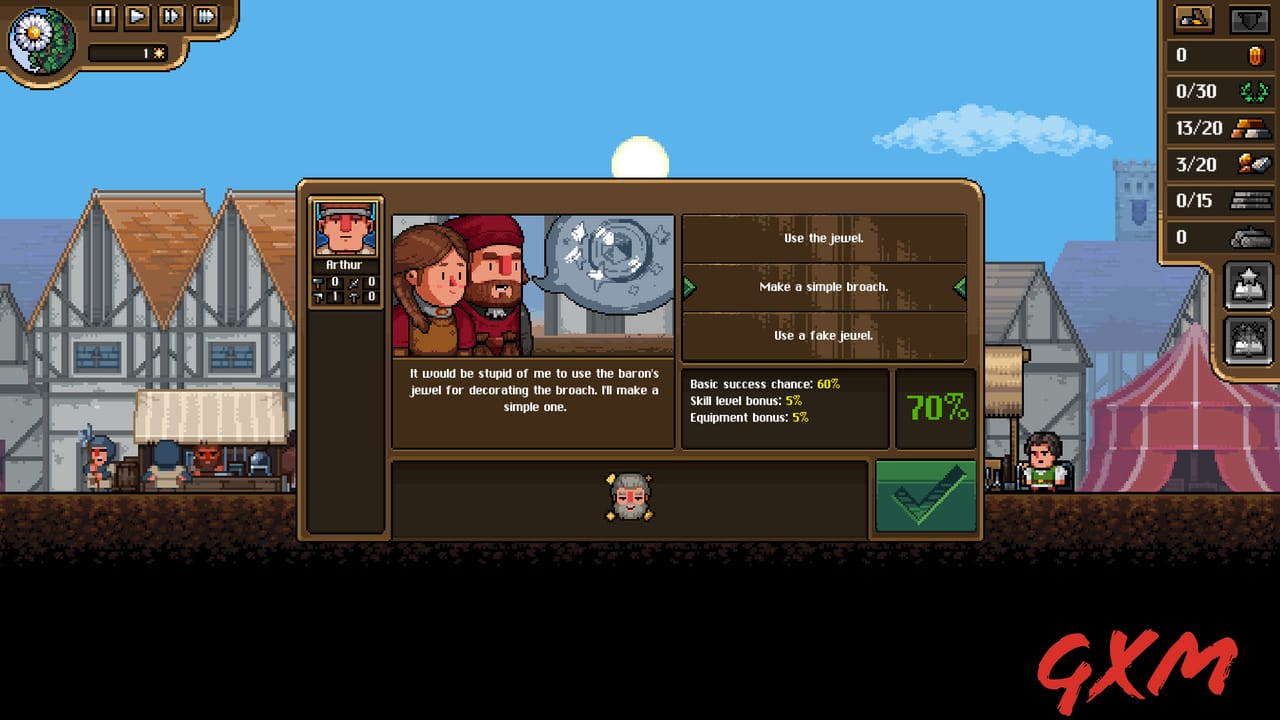
Task: Open the town upgrade star icon
Action: [1247, 283]
